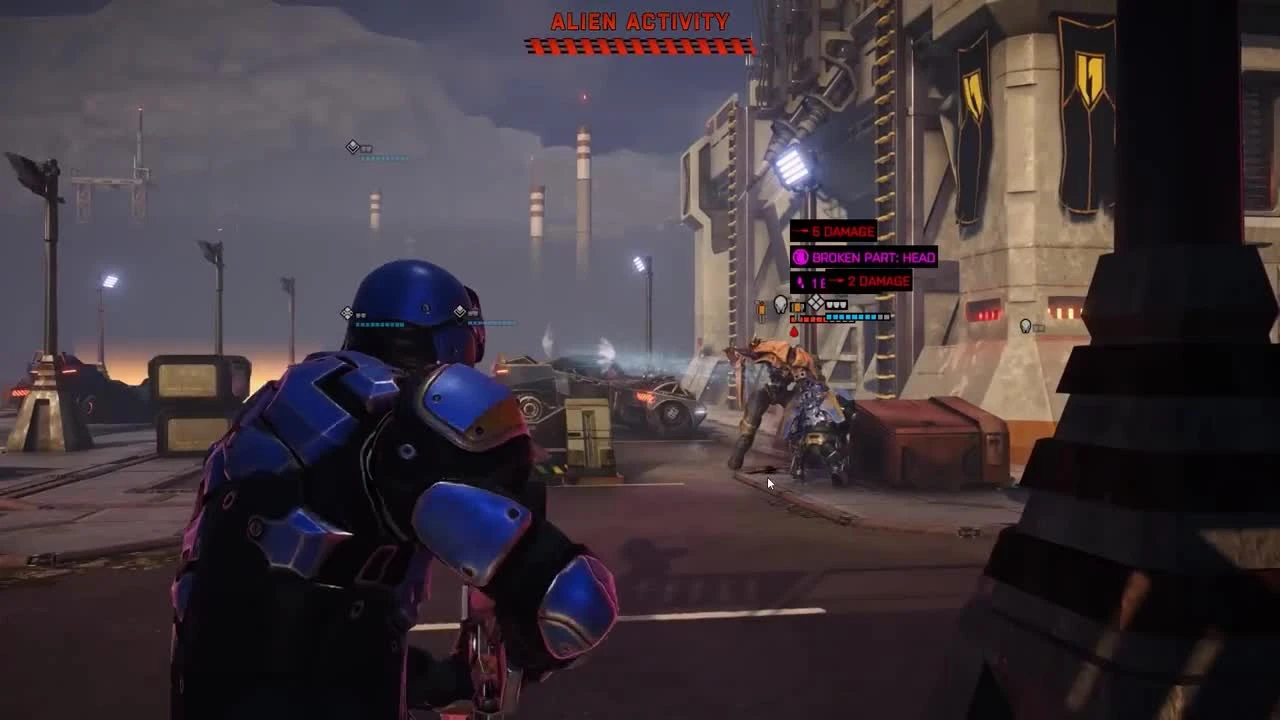Click the skull icon above the enemy
1280x720 pixels.
pyautogui.click(x=780, y=302)
